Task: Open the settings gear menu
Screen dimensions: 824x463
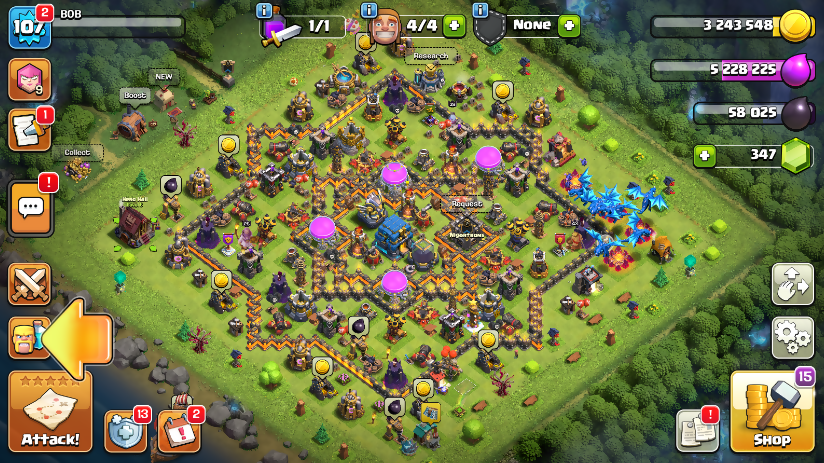Action: coord(792,338)
